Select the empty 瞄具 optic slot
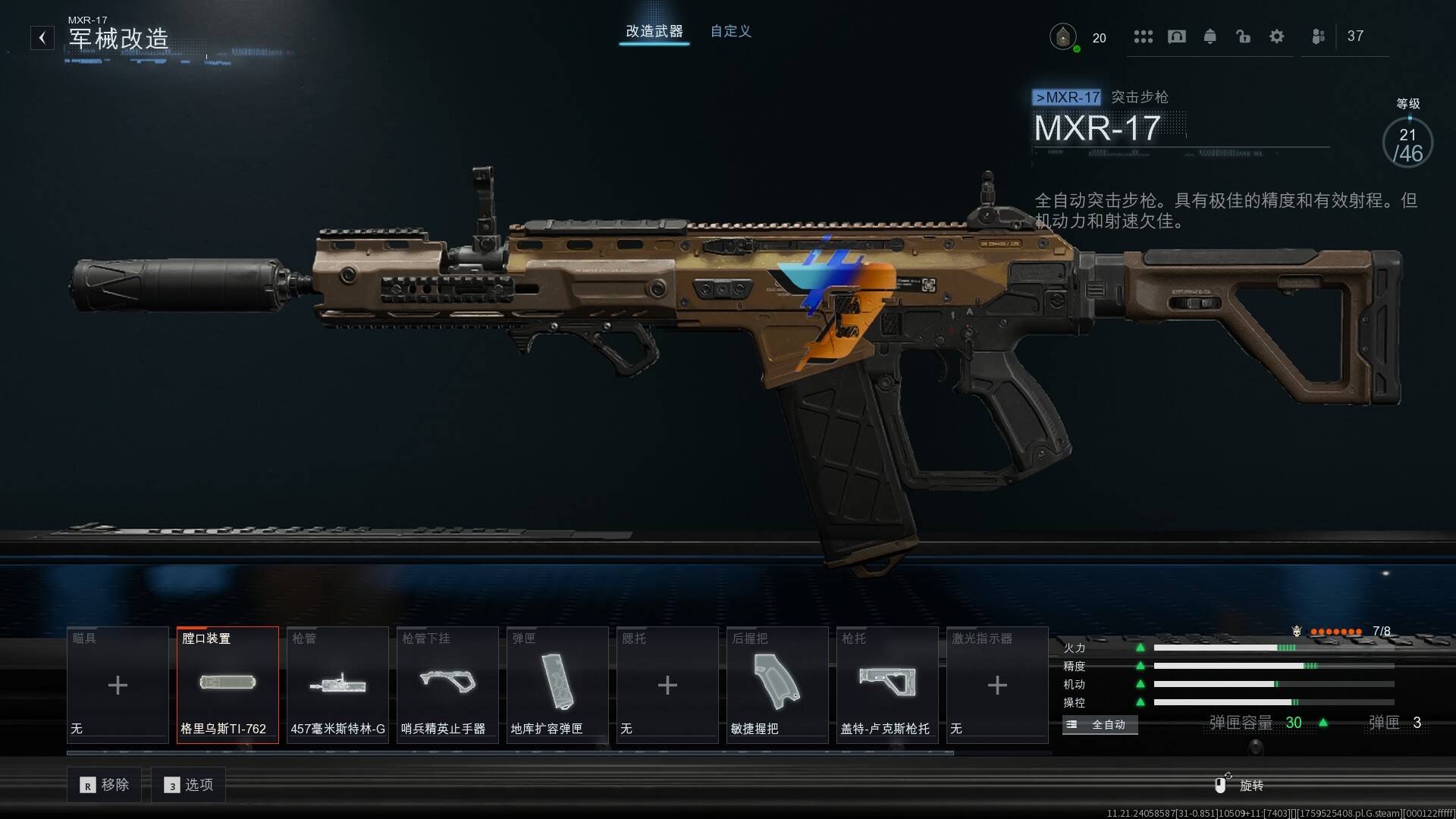Image resolution: width=1456 pixels, height=819 pixels. click(118, 685)
